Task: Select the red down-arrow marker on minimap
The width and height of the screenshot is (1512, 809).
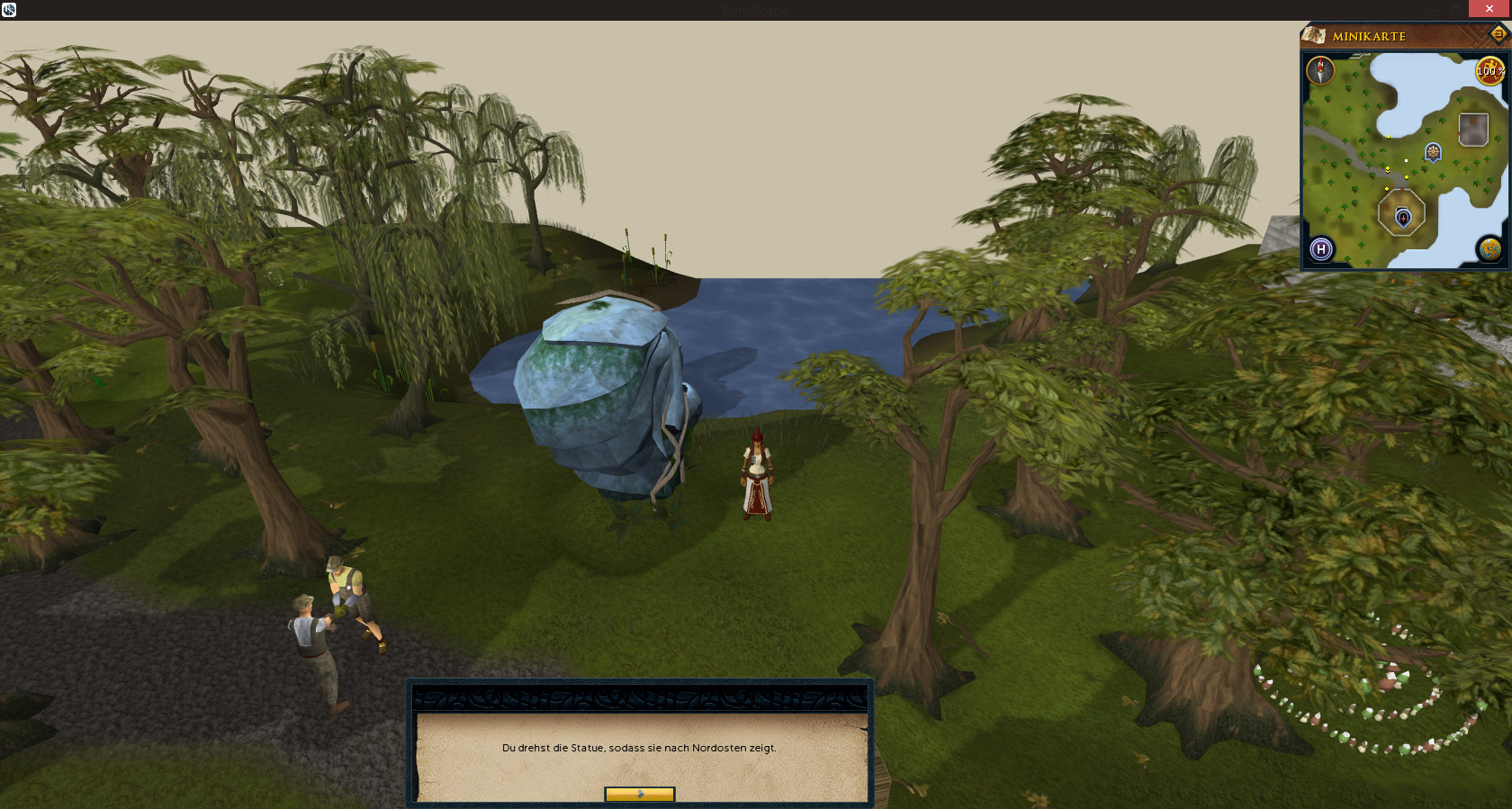Action: tap(1402, 217)
